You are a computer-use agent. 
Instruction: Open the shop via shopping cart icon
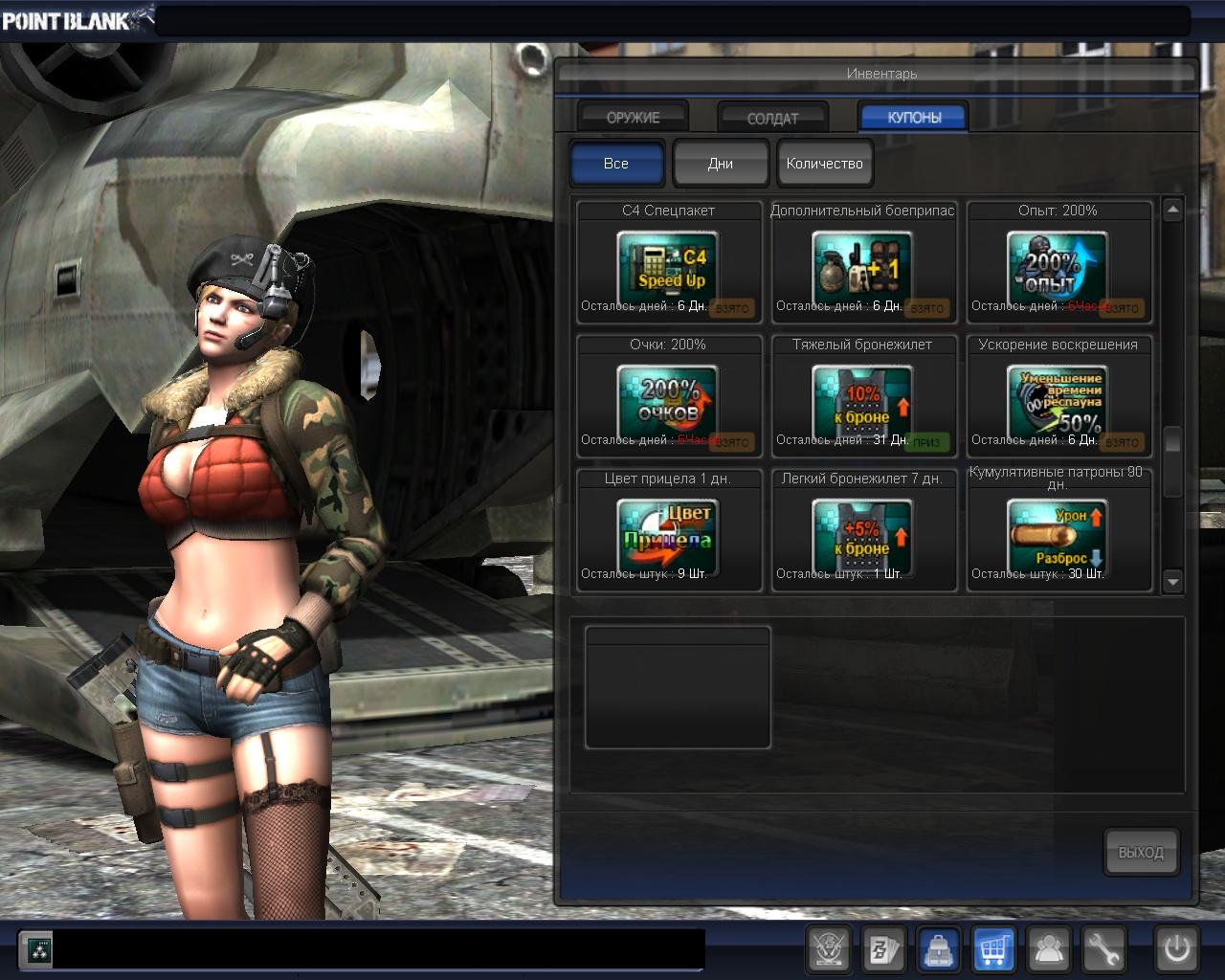pos(994,950)
